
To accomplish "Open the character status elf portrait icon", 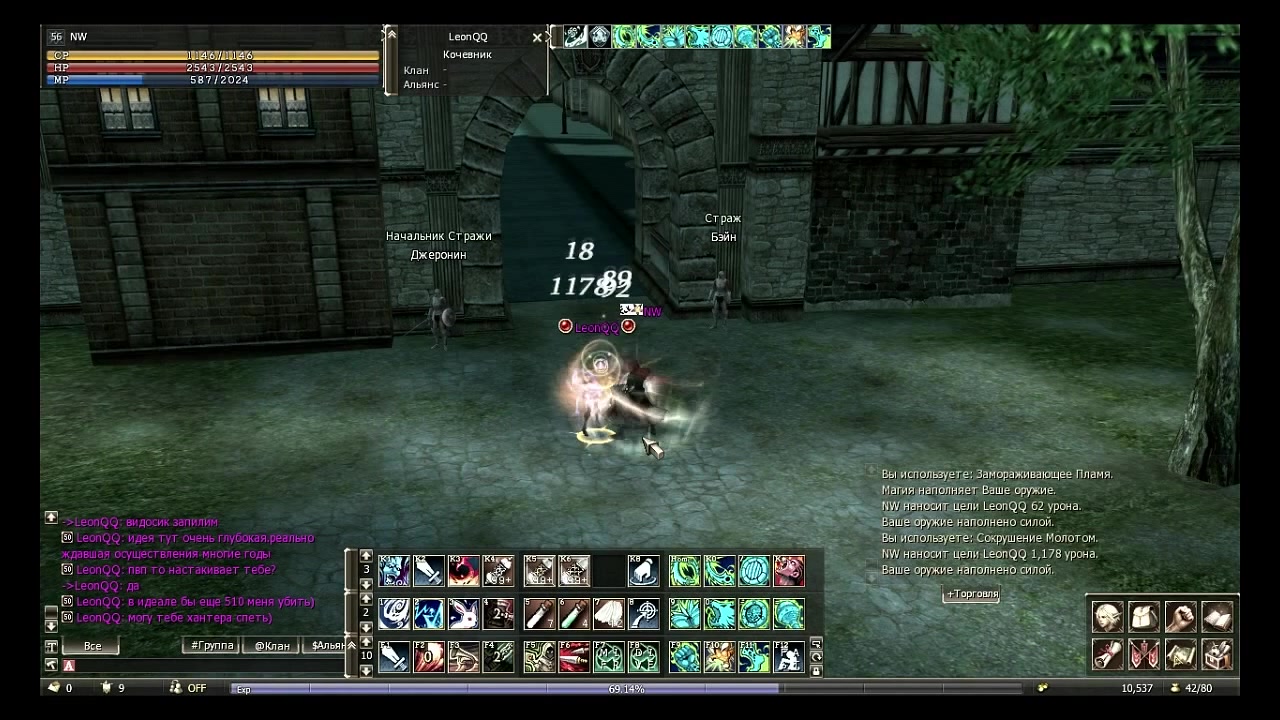I will tap(1107, 616).
